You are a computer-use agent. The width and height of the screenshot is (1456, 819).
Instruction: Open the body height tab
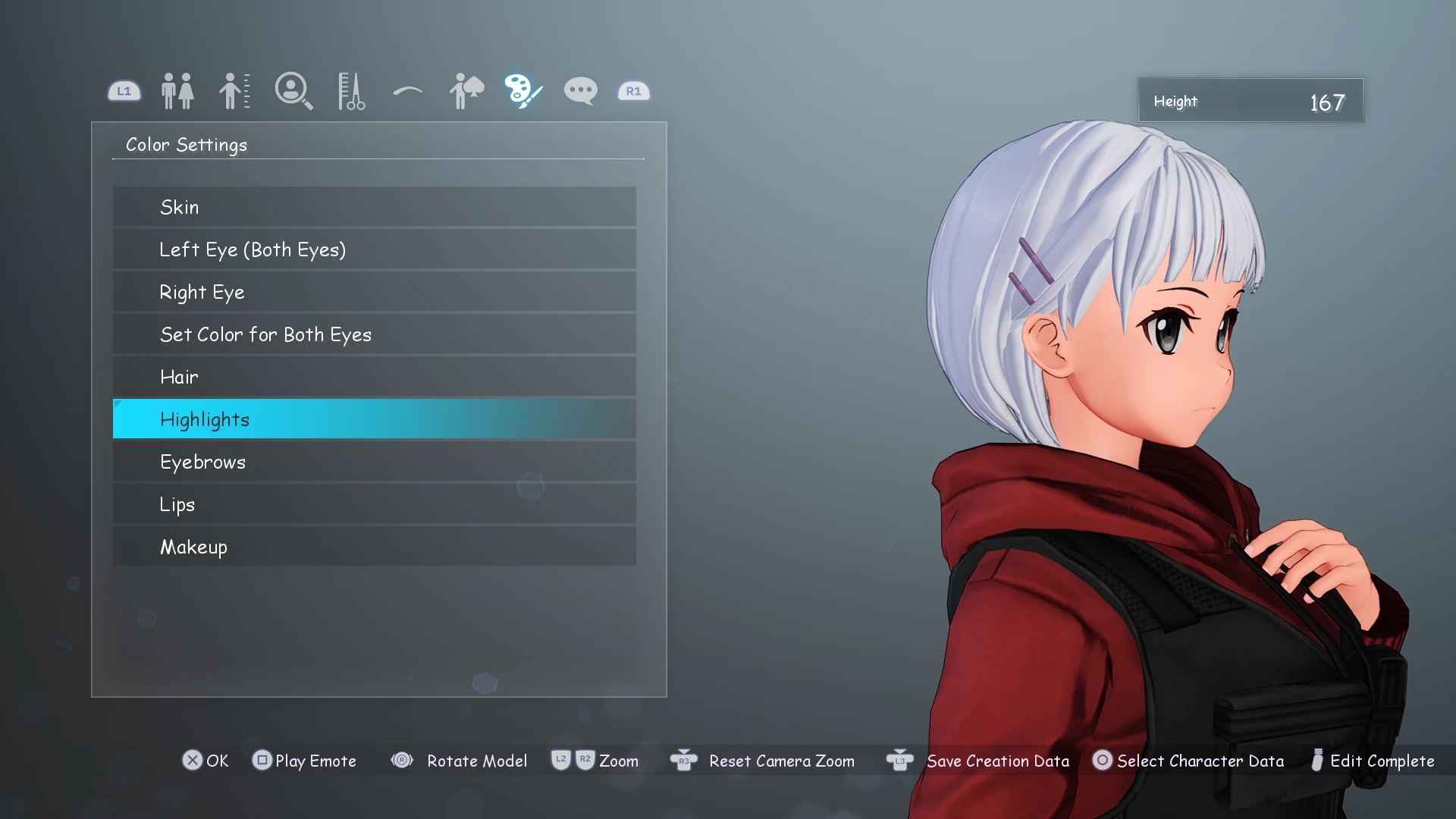click(235, 91)
